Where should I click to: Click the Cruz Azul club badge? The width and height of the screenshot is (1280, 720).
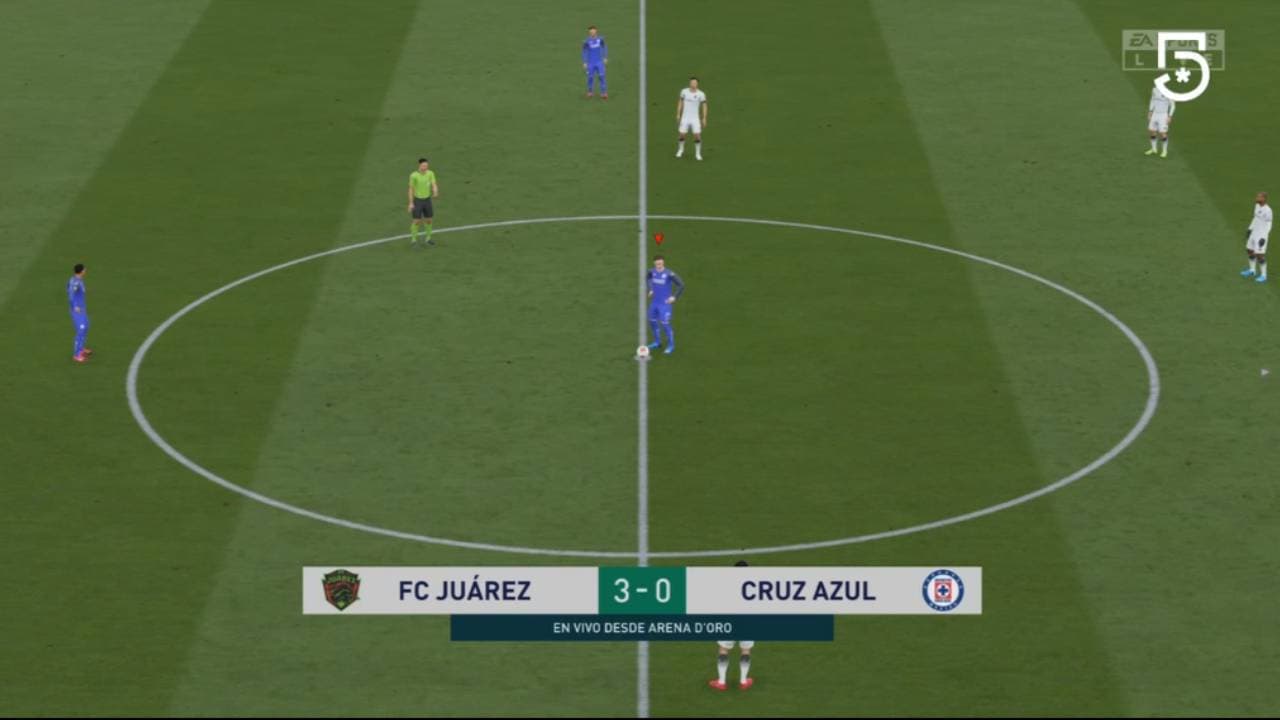(x=943, y=591)
